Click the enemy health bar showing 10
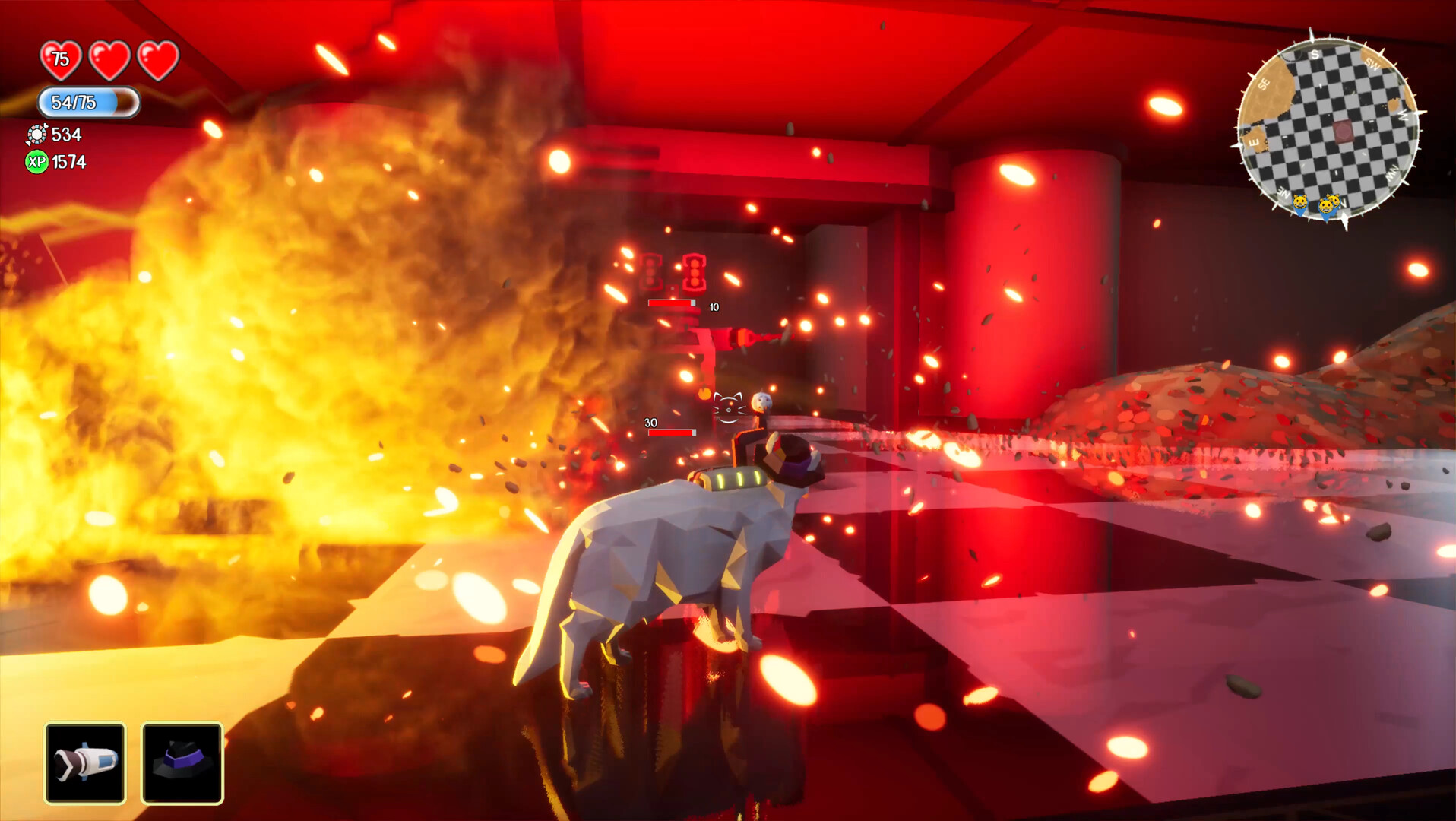Viewport: 1456px width, 821px height. (x=672, y=303)
